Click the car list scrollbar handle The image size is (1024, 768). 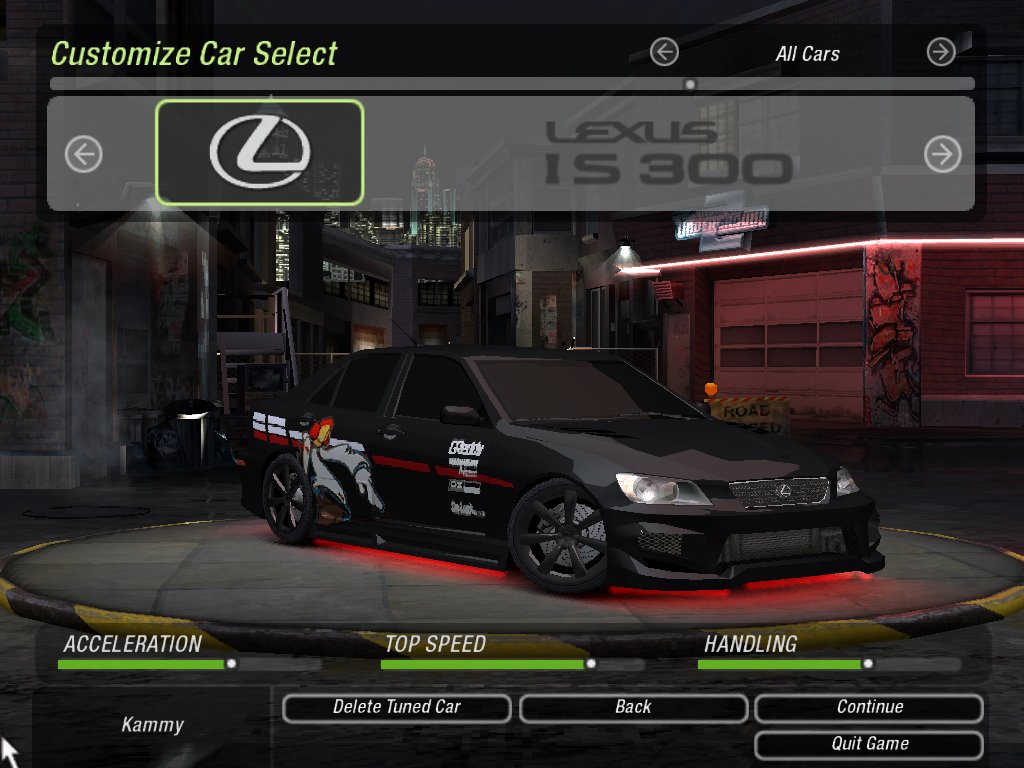(690, 85)
